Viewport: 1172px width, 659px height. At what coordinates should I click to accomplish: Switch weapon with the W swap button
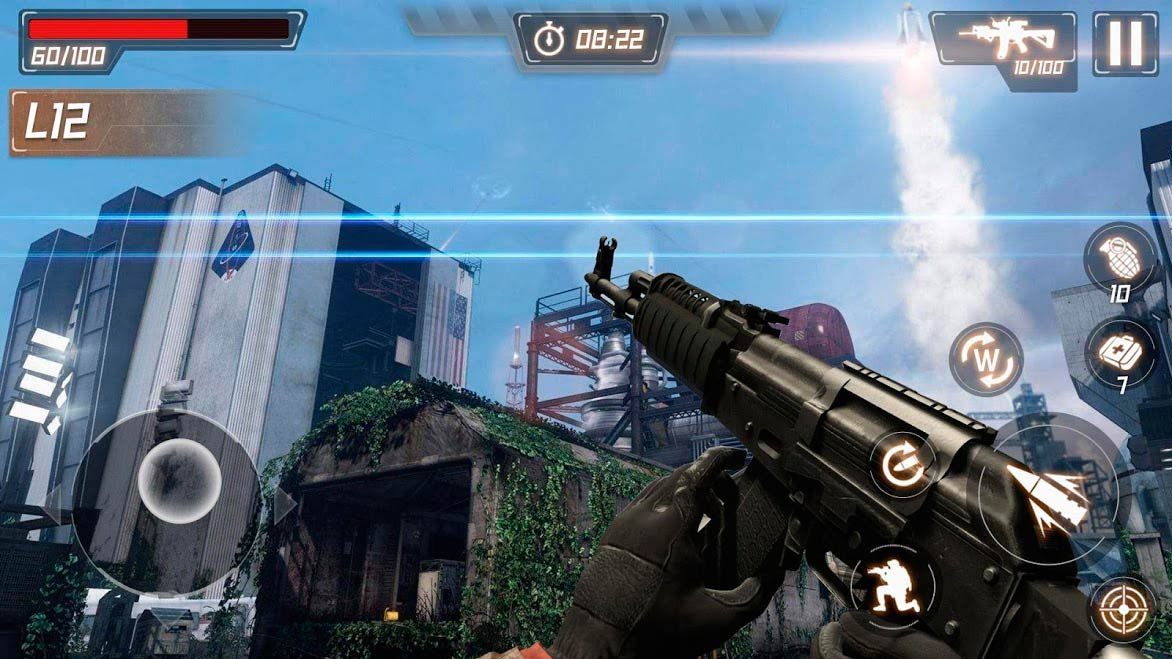click(x=985, y=359)
